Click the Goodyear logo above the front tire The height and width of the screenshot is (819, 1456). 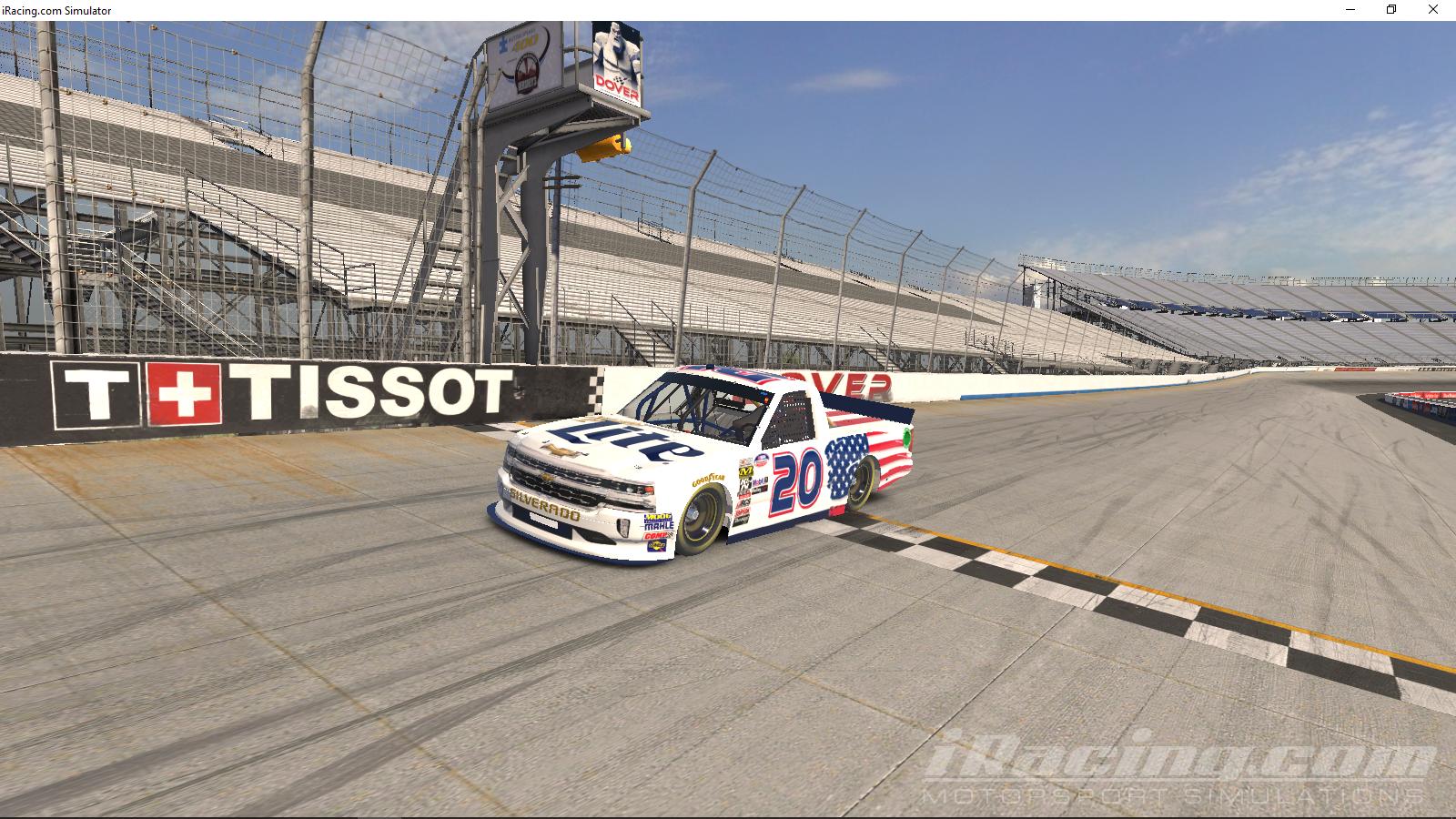coord(707,478)
